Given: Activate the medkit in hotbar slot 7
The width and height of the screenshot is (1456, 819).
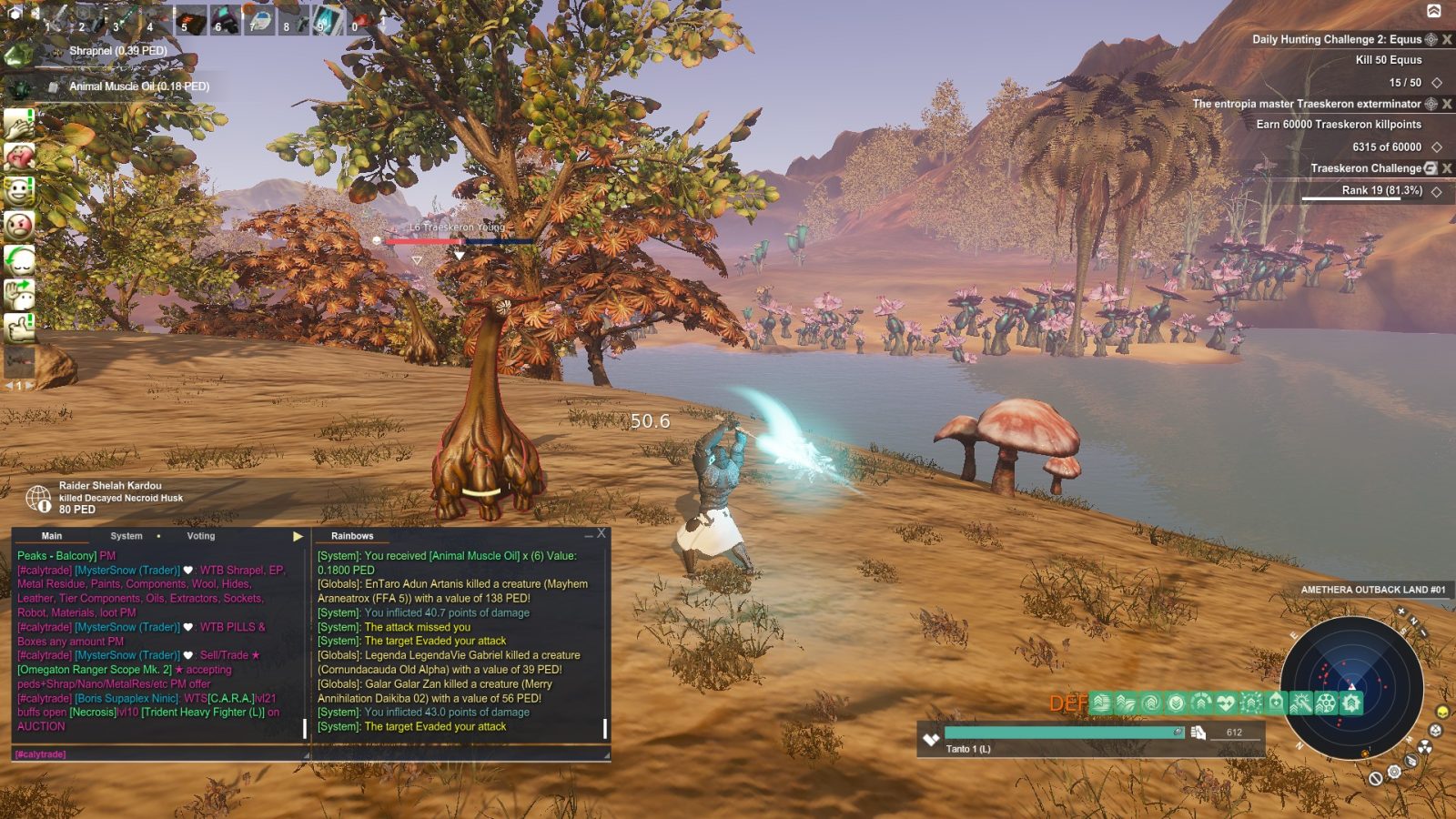Looking at the screenshot, I should tap(260, 20).
